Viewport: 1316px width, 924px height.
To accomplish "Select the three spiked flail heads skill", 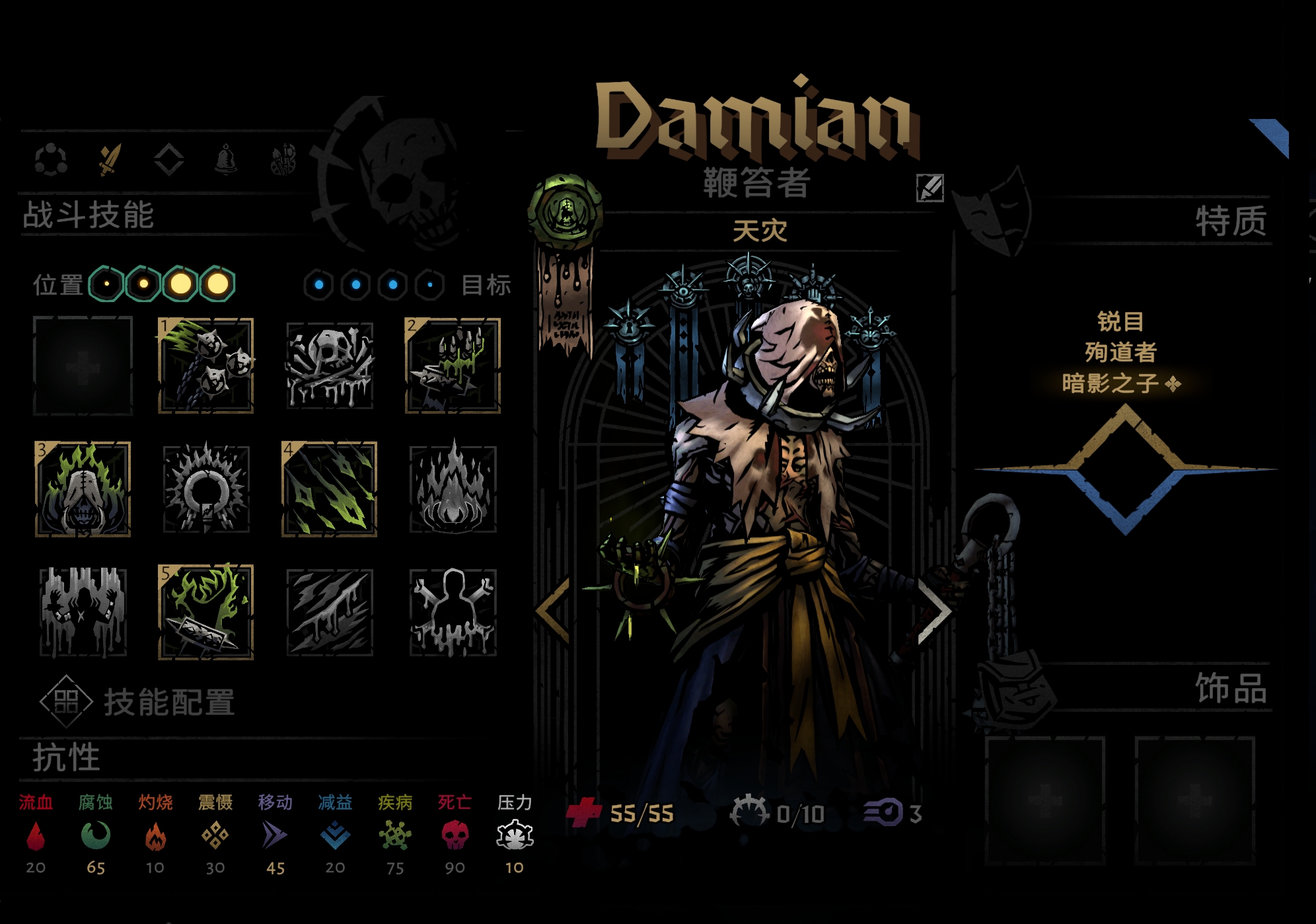I will pyautogui.click(x=206, y=366).
